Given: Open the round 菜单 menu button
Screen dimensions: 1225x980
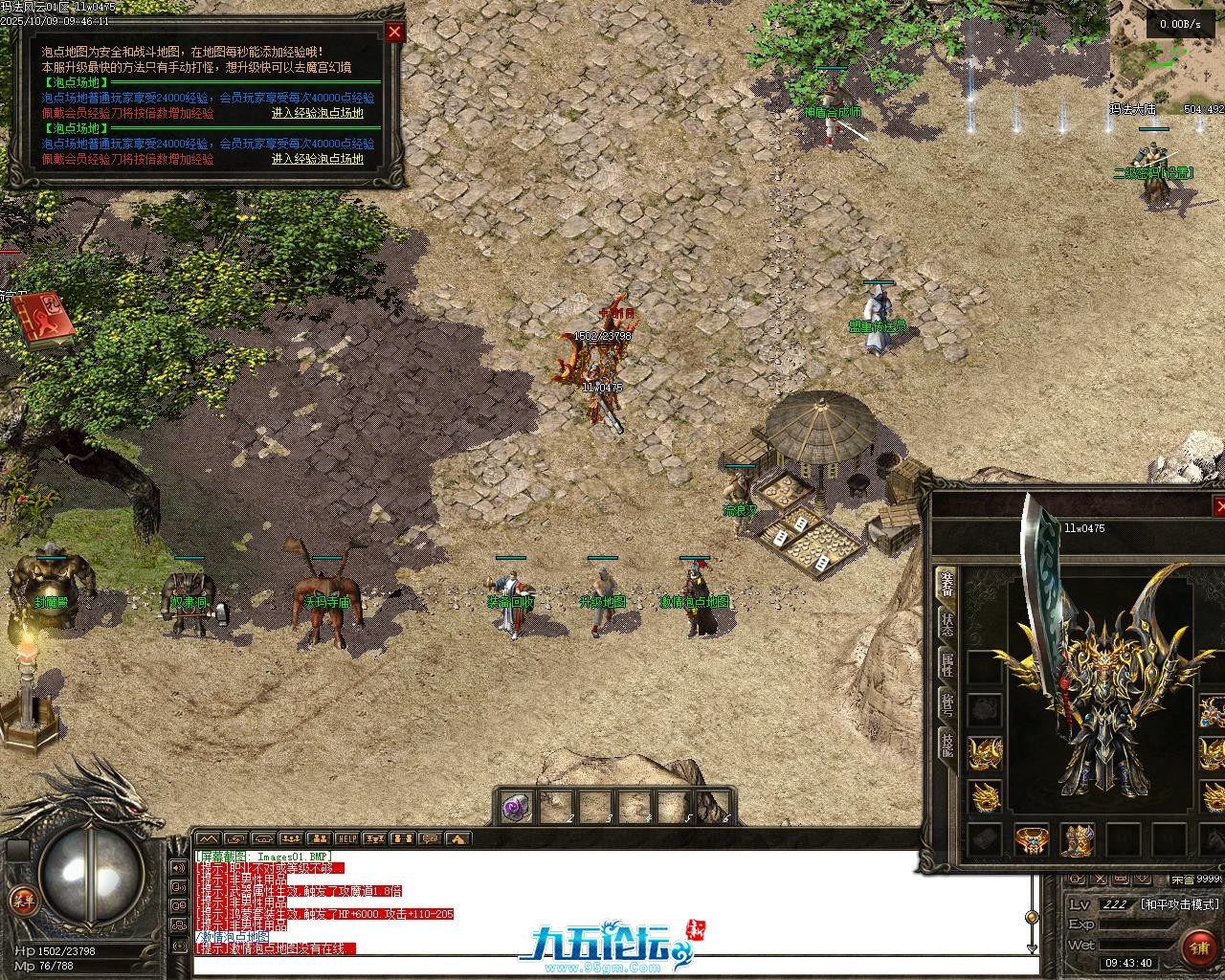Looking at the screenshot, I should 20,901.
